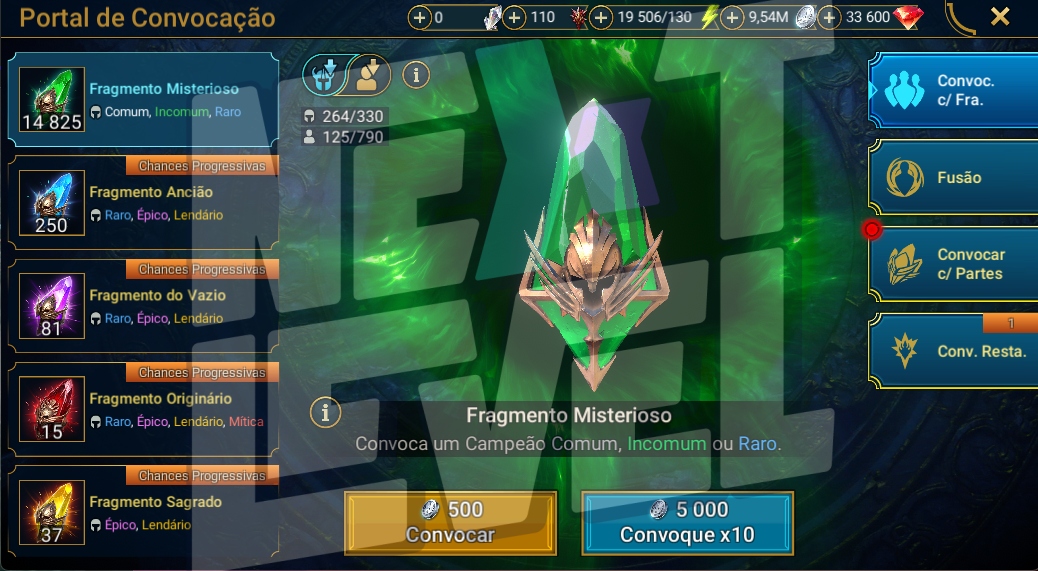
Task: Refill energy using the plus button
Action: click(601, 18)
